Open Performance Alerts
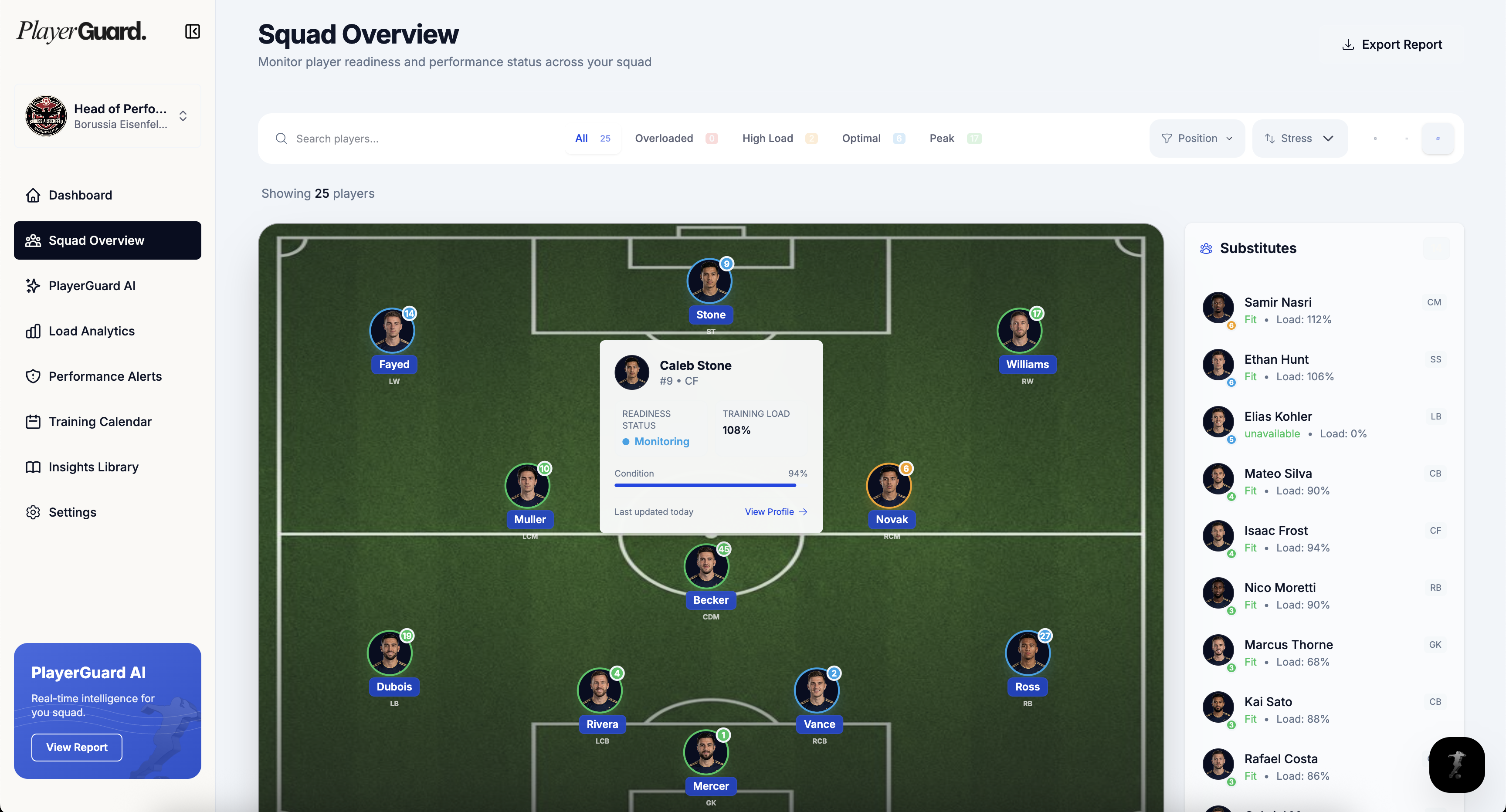Image resolution: width=1506 pixels, height=812 pixels. pos(105,376)
